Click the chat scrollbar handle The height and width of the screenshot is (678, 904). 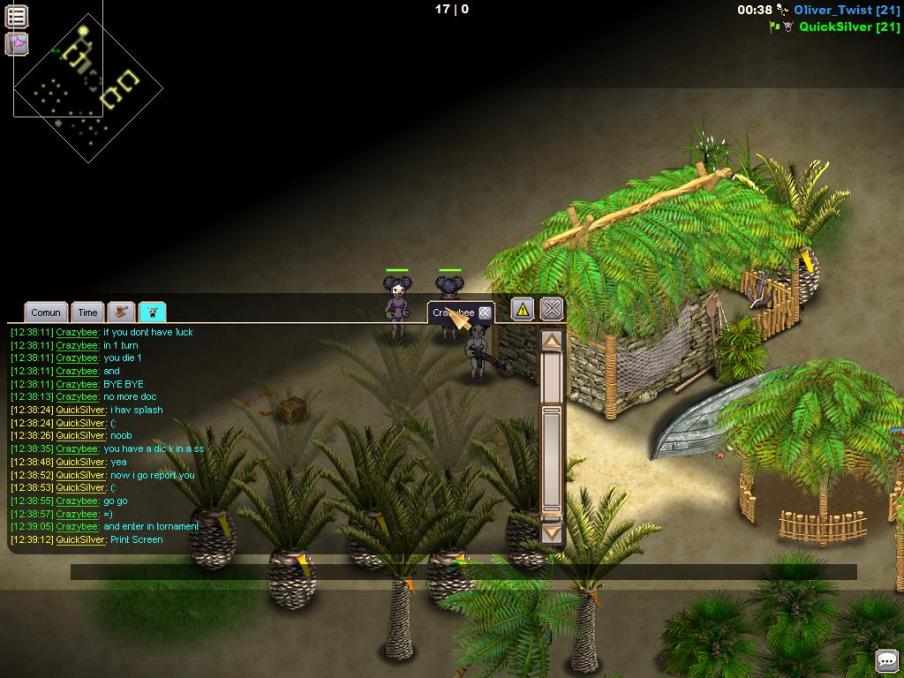coord(551,460)
